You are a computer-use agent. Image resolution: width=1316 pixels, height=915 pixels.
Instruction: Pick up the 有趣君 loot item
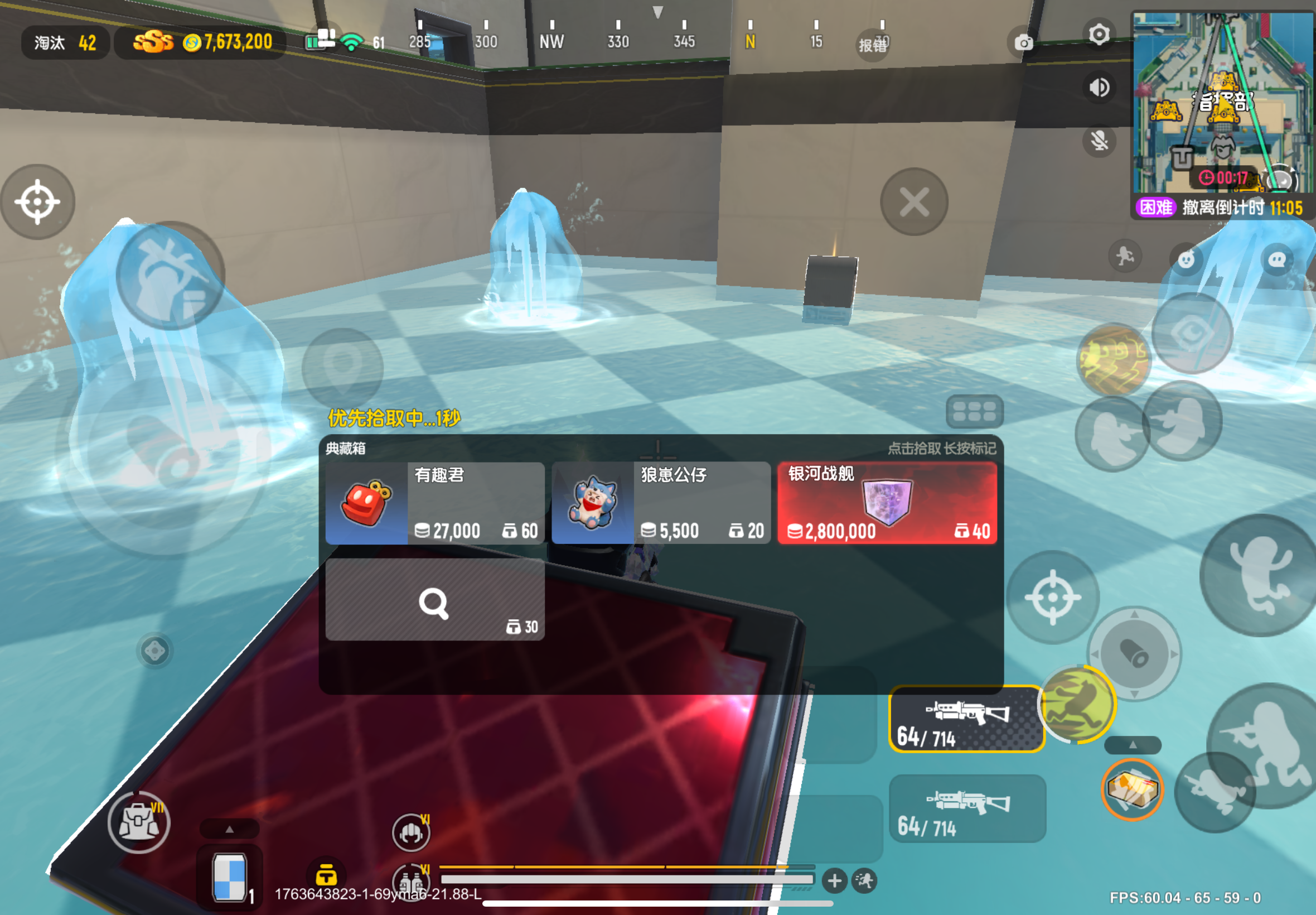pyautogui.click(x=436, y=503)
